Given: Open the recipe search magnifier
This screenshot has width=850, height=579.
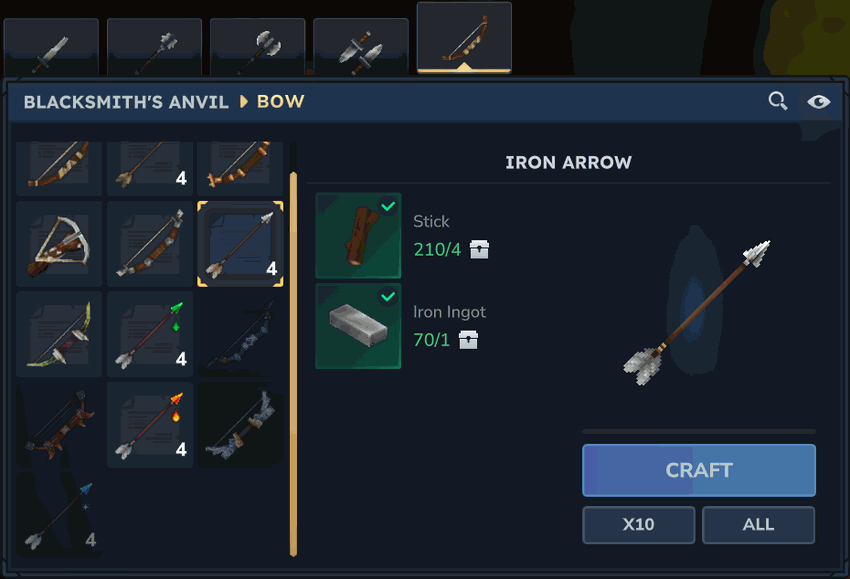Looking at the screenshot, I should point(777,101).
